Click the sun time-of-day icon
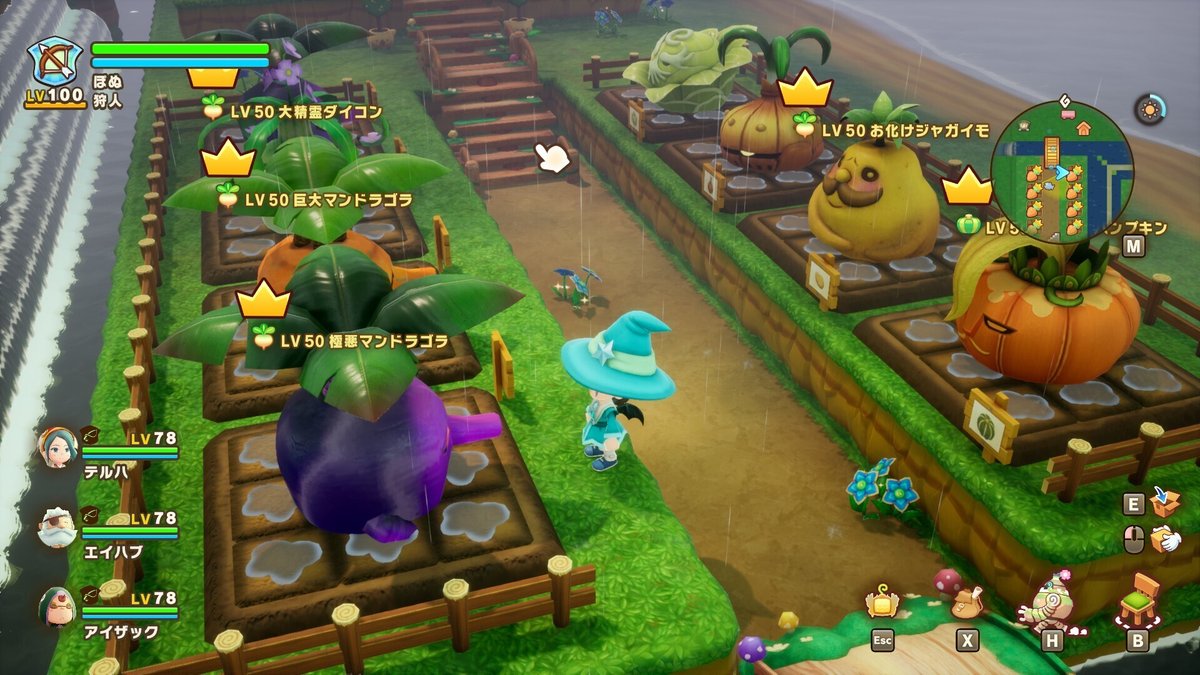The width and height of the screenshot is (1200, 675). [1149, 109]
